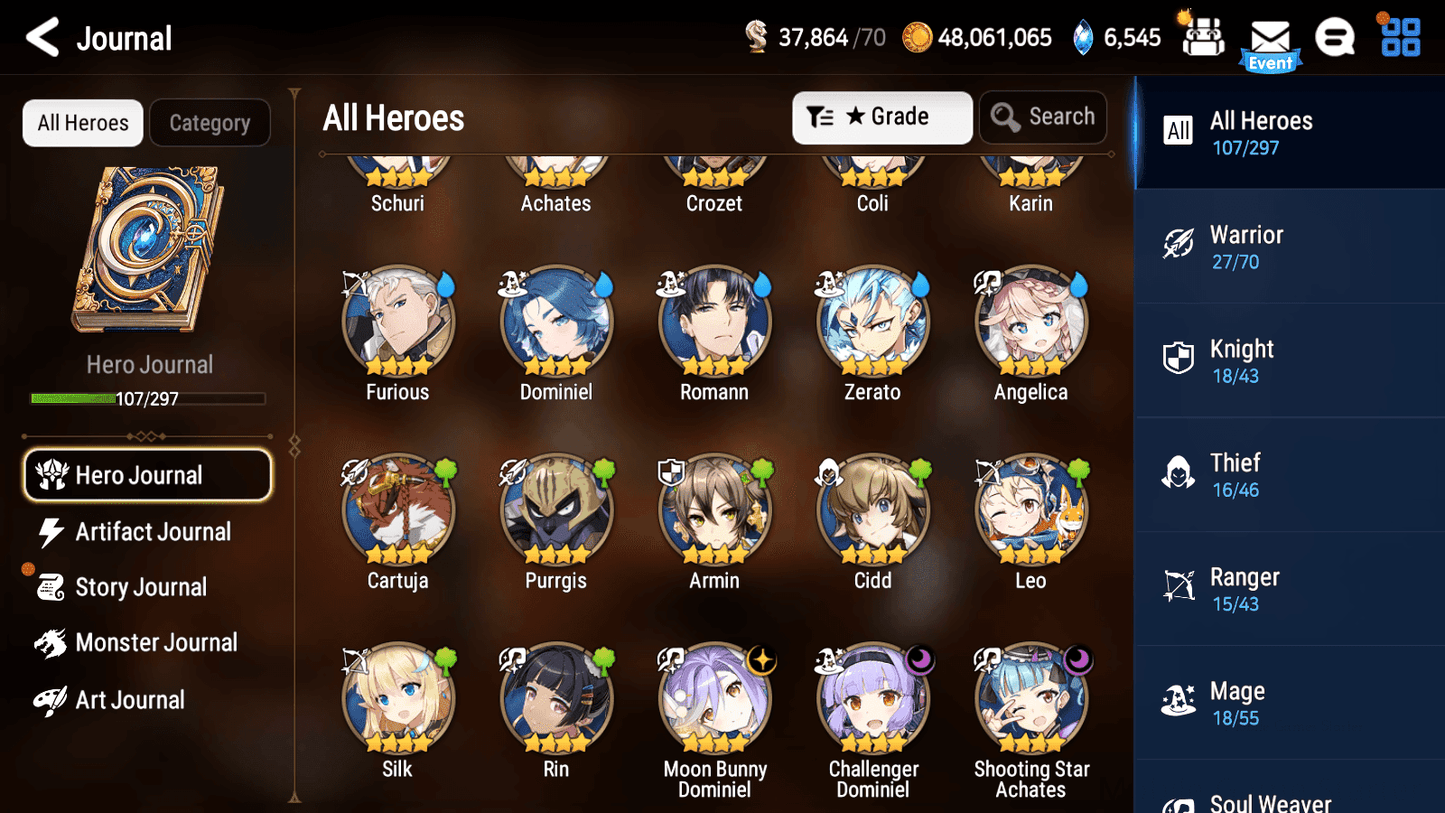Image resolution: width=1445 pixels, height=813 pixels.
Task: Switch to the Category view toggle
Action: pos(210,122)
